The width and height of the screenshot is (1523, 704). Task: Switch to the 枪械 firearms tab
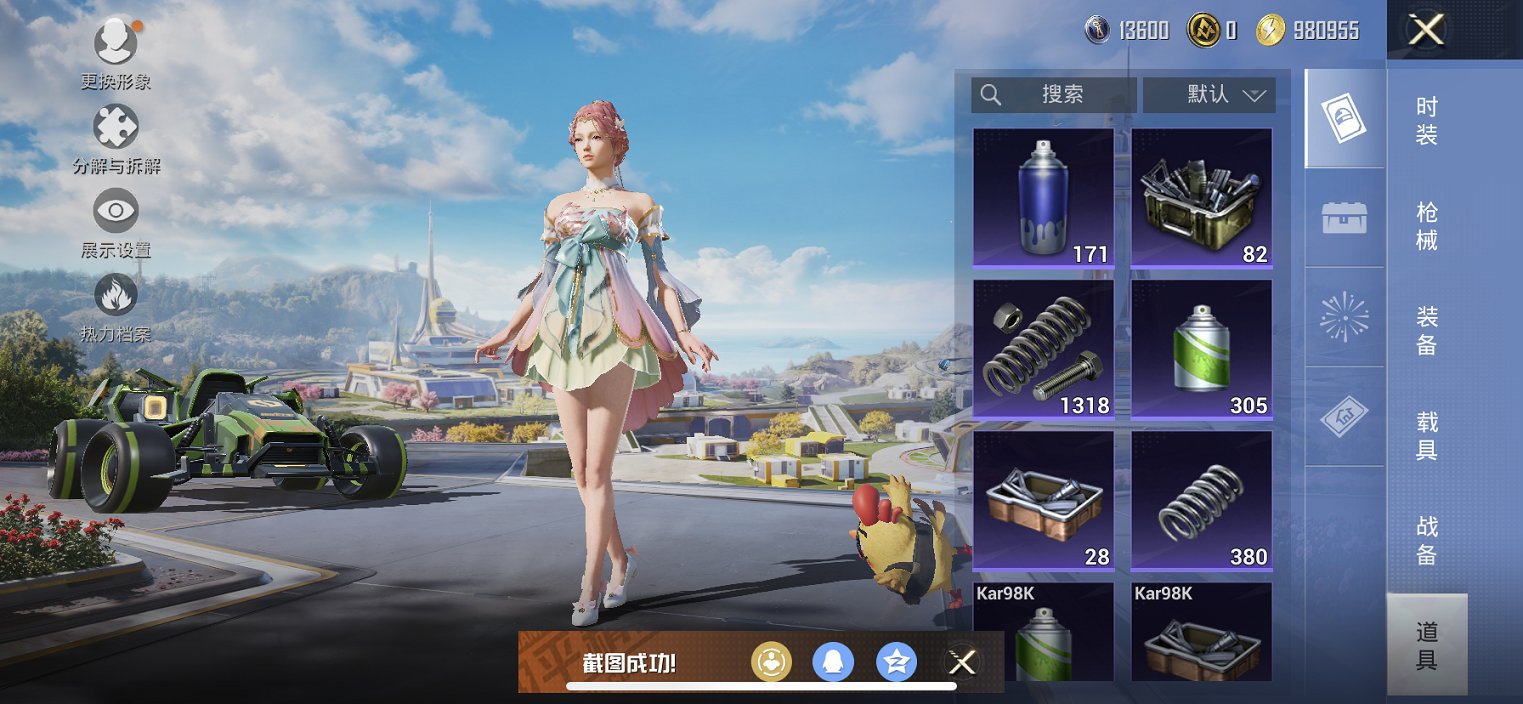1427,226
